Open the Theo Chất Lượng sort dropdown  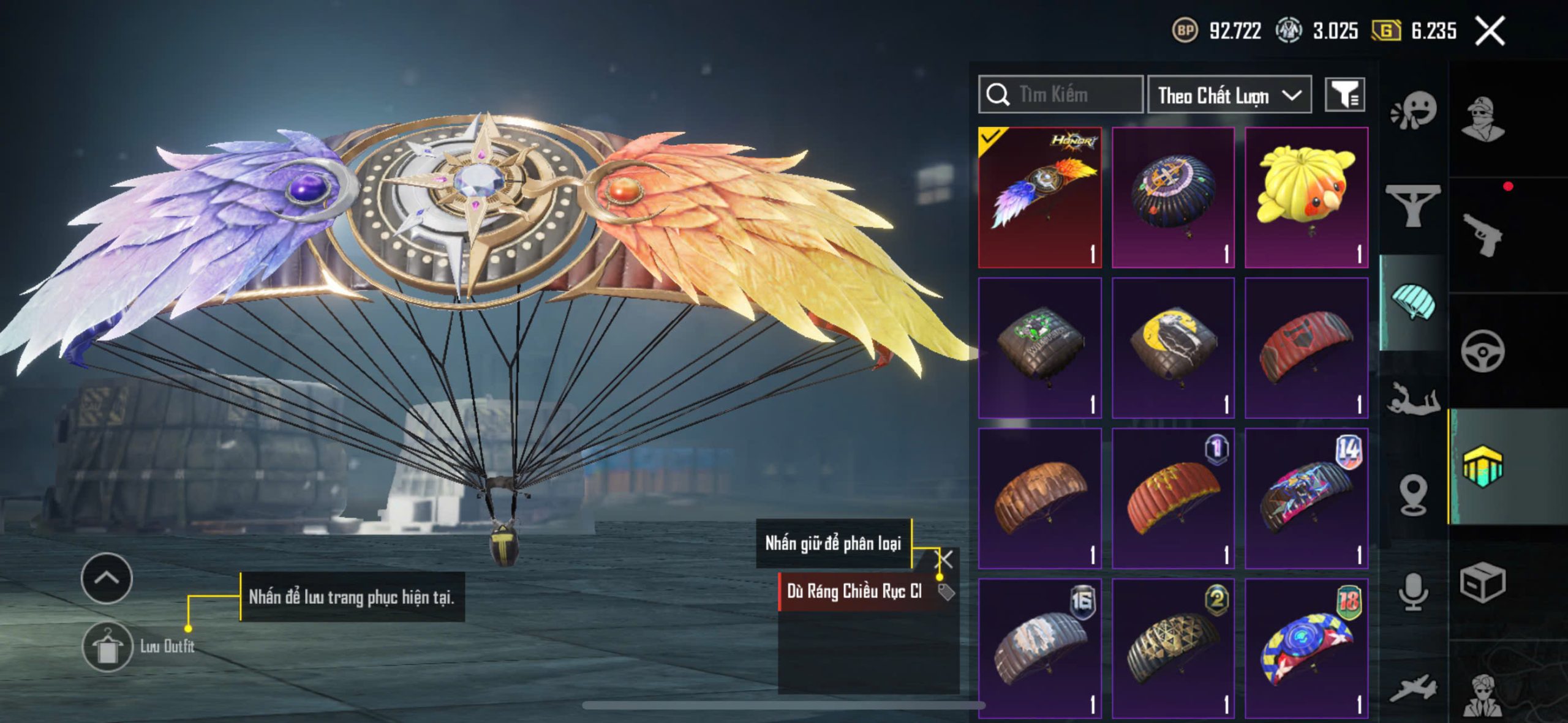1229,95
